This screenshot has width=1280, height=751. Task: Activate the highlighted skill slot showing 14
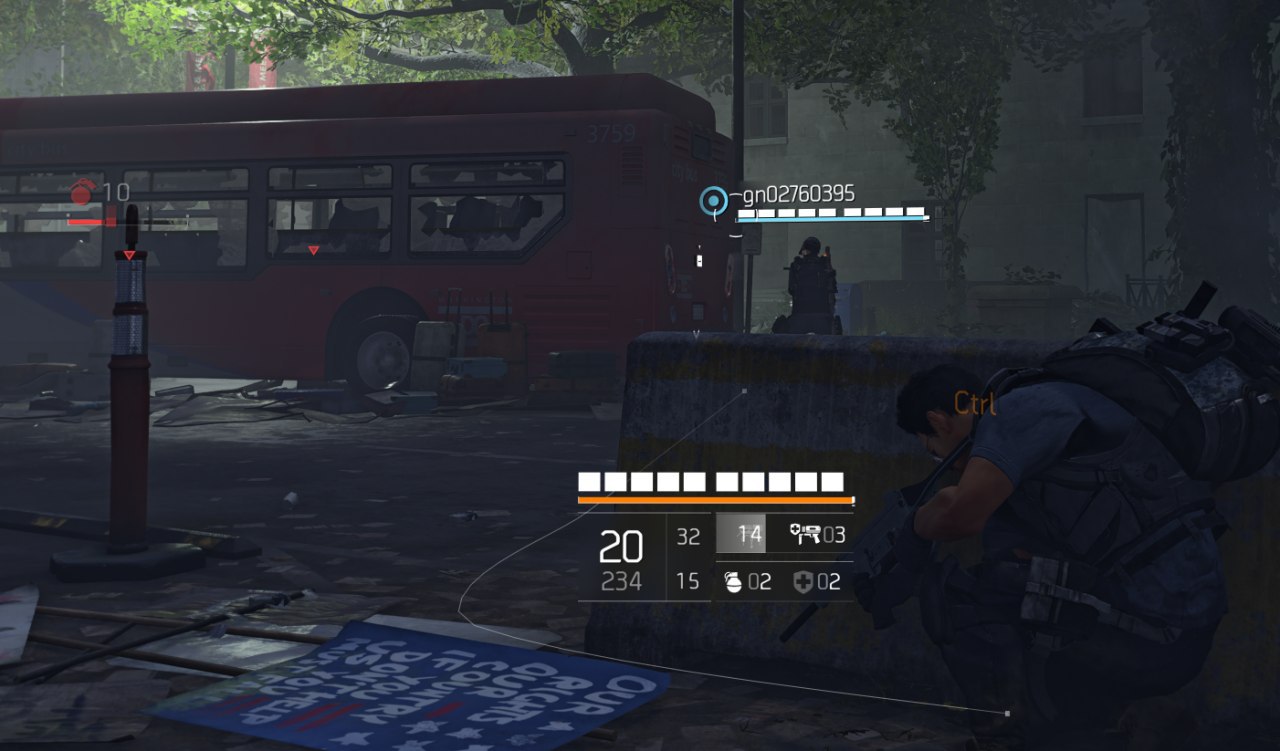(x=740, y=534)
